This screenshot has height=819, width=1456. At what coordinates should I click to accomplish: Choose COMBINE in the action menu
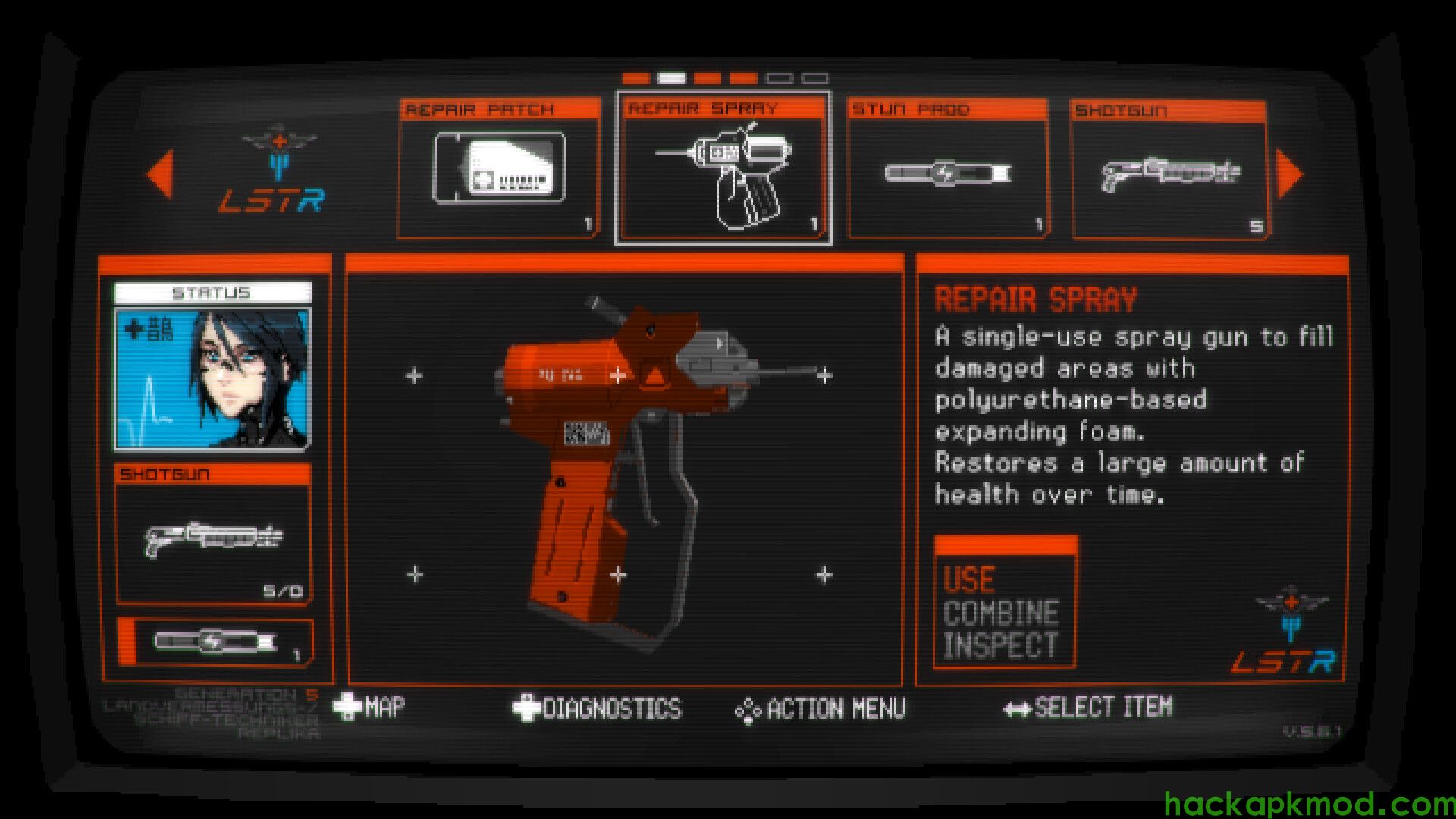1001,613
